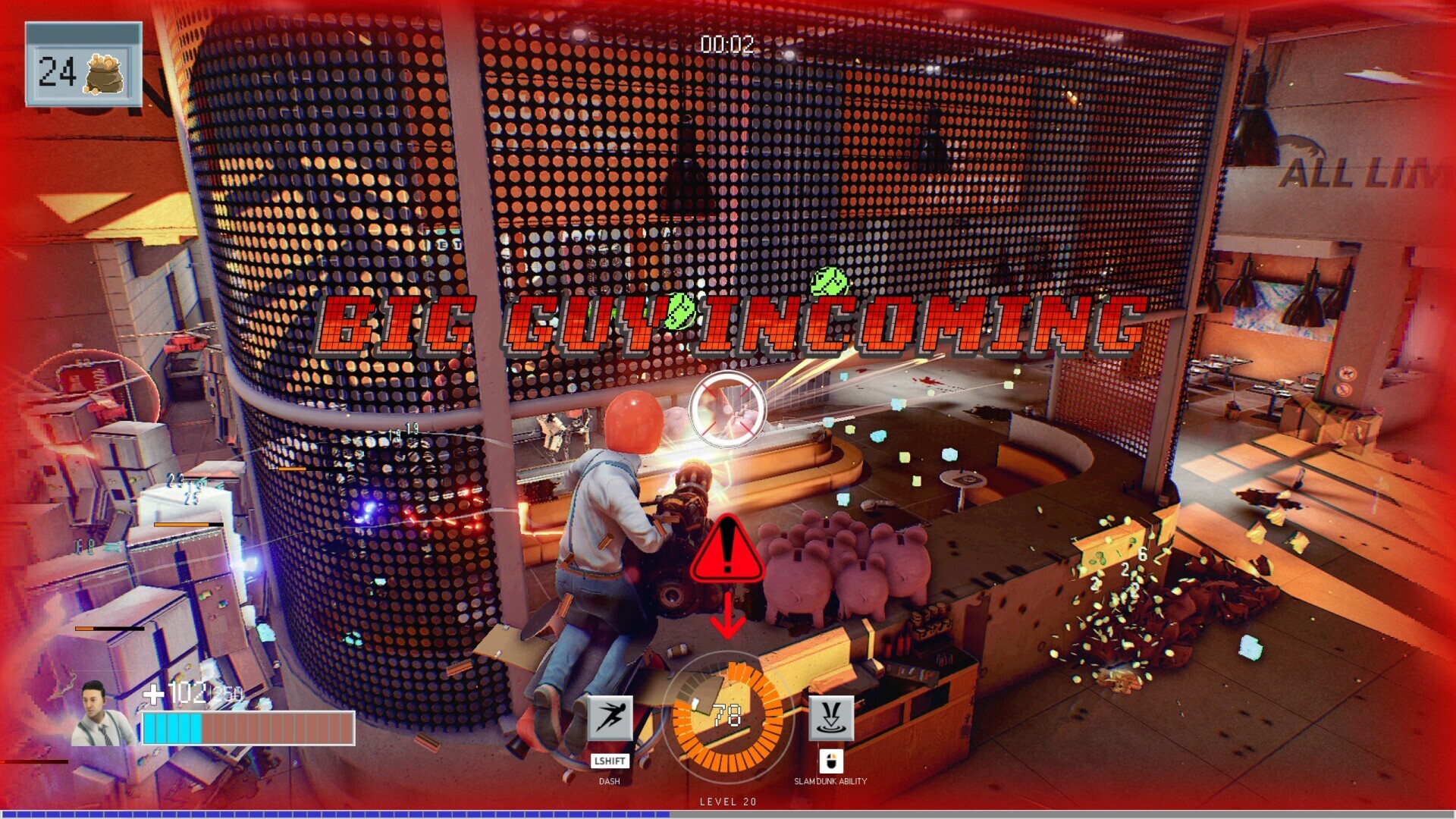Trigger the Slam Dunk ability icon
This screenshot has width=1456, height=819.
tap(831, 717)
